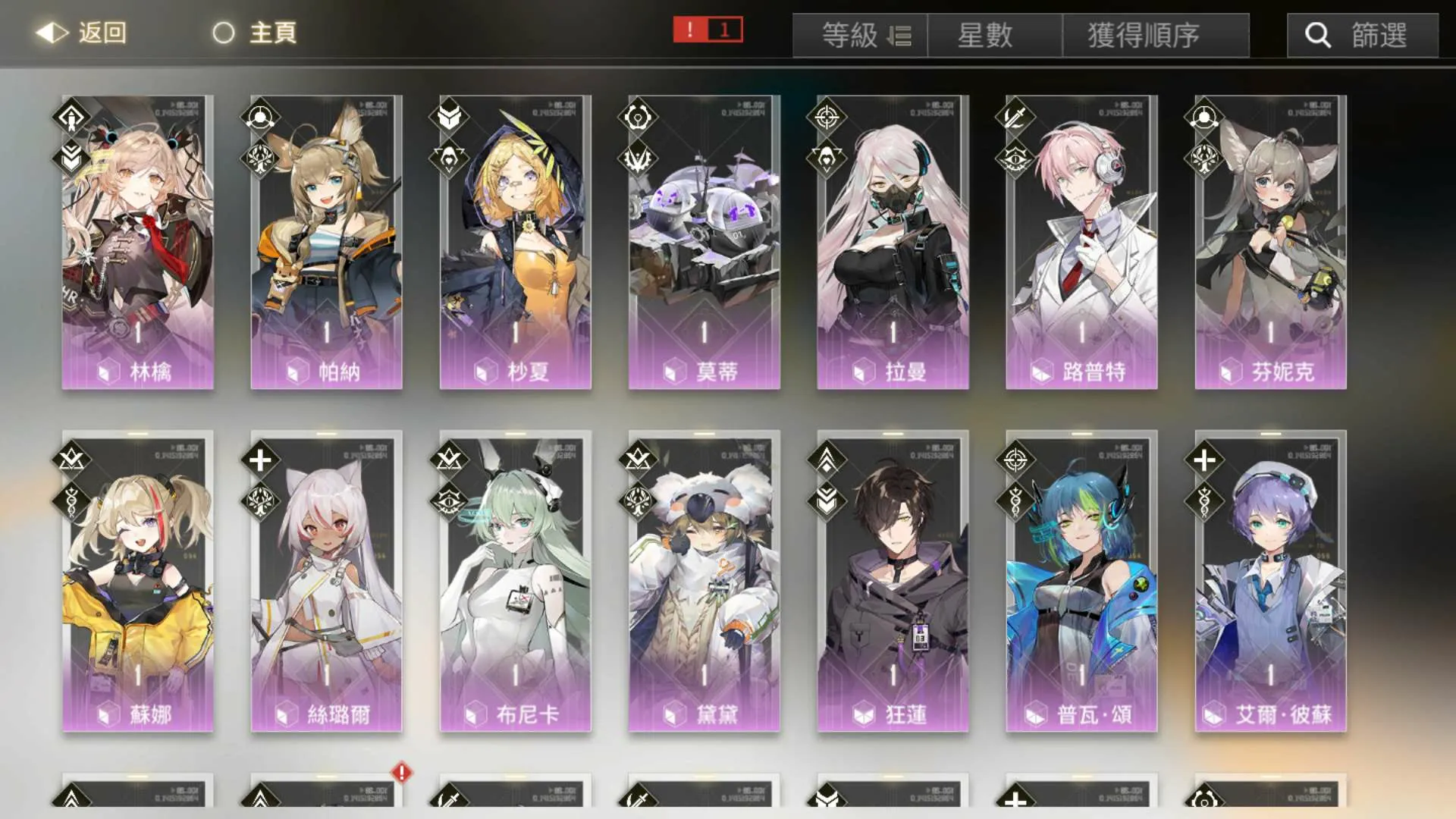The width and height of the screenshot is (1456, 819).
Task: Pick the 絲璐爾 character card
Action: pyautogui.click(x=326, y=584)
